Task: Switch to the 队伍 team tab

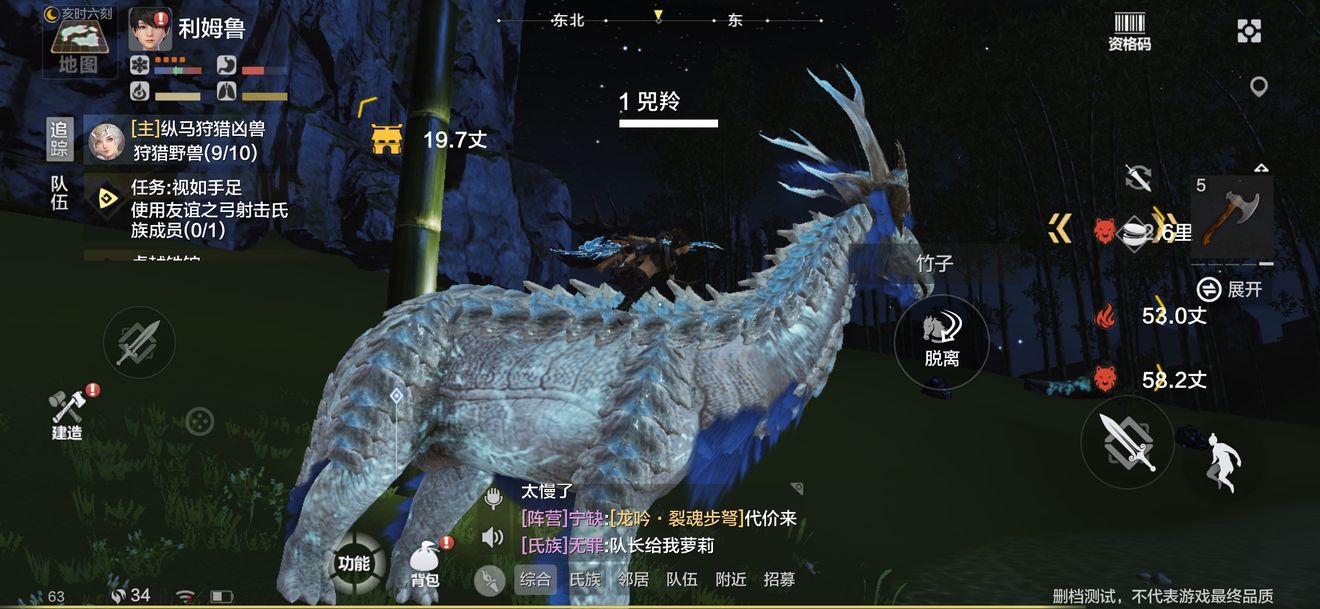Action: [60, 192]
